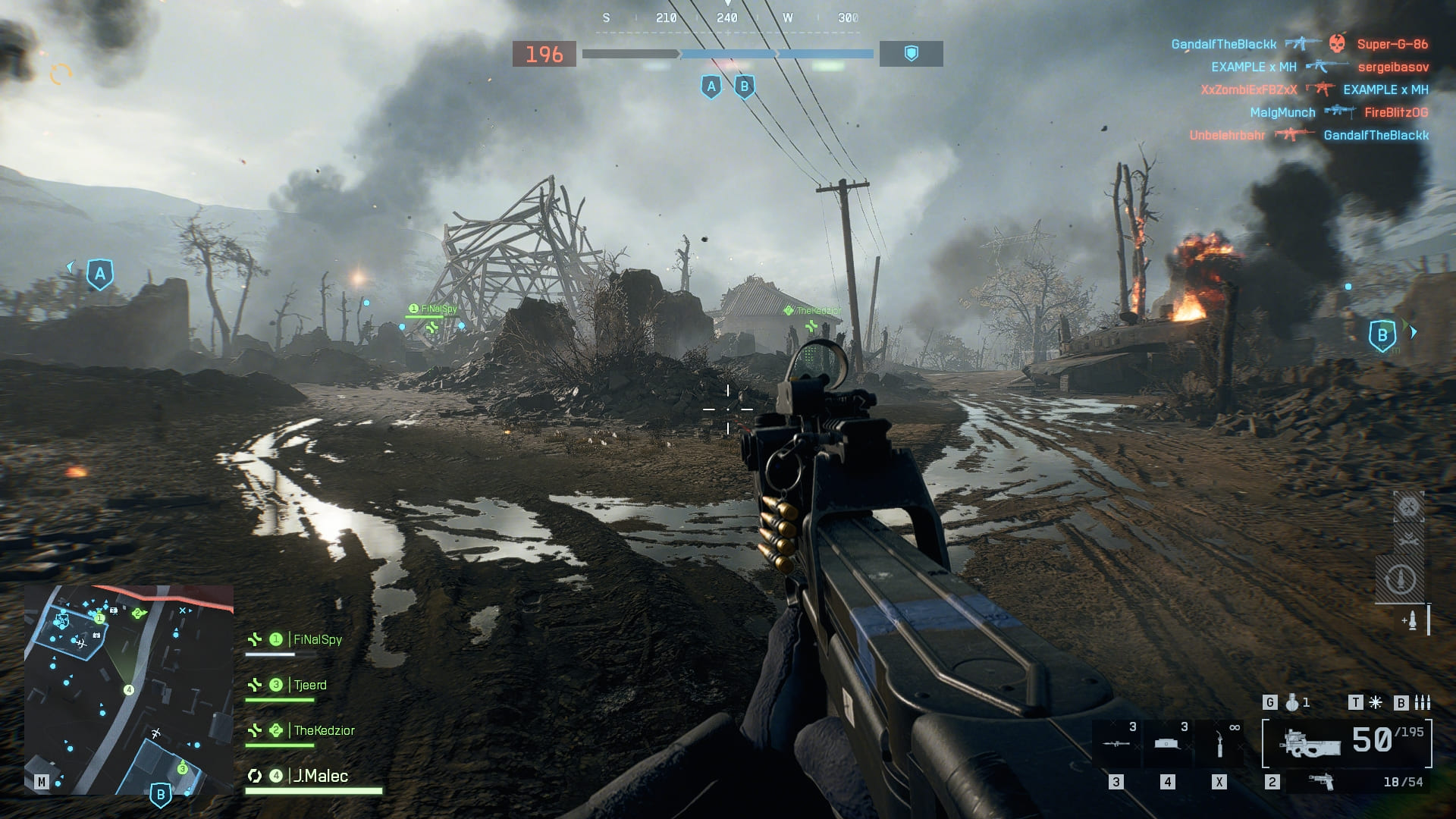The image size is (1456, 819).
Task: Click objective A icon beneath the ticket bar
Action: point(711,86)
